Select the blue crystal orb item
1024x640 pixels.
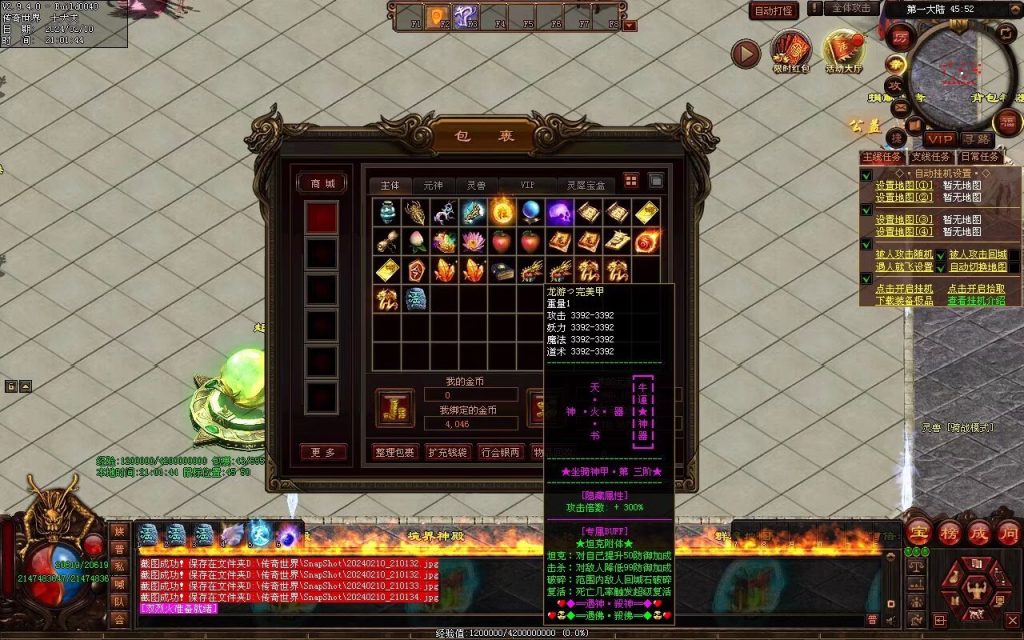coord(530,212)
